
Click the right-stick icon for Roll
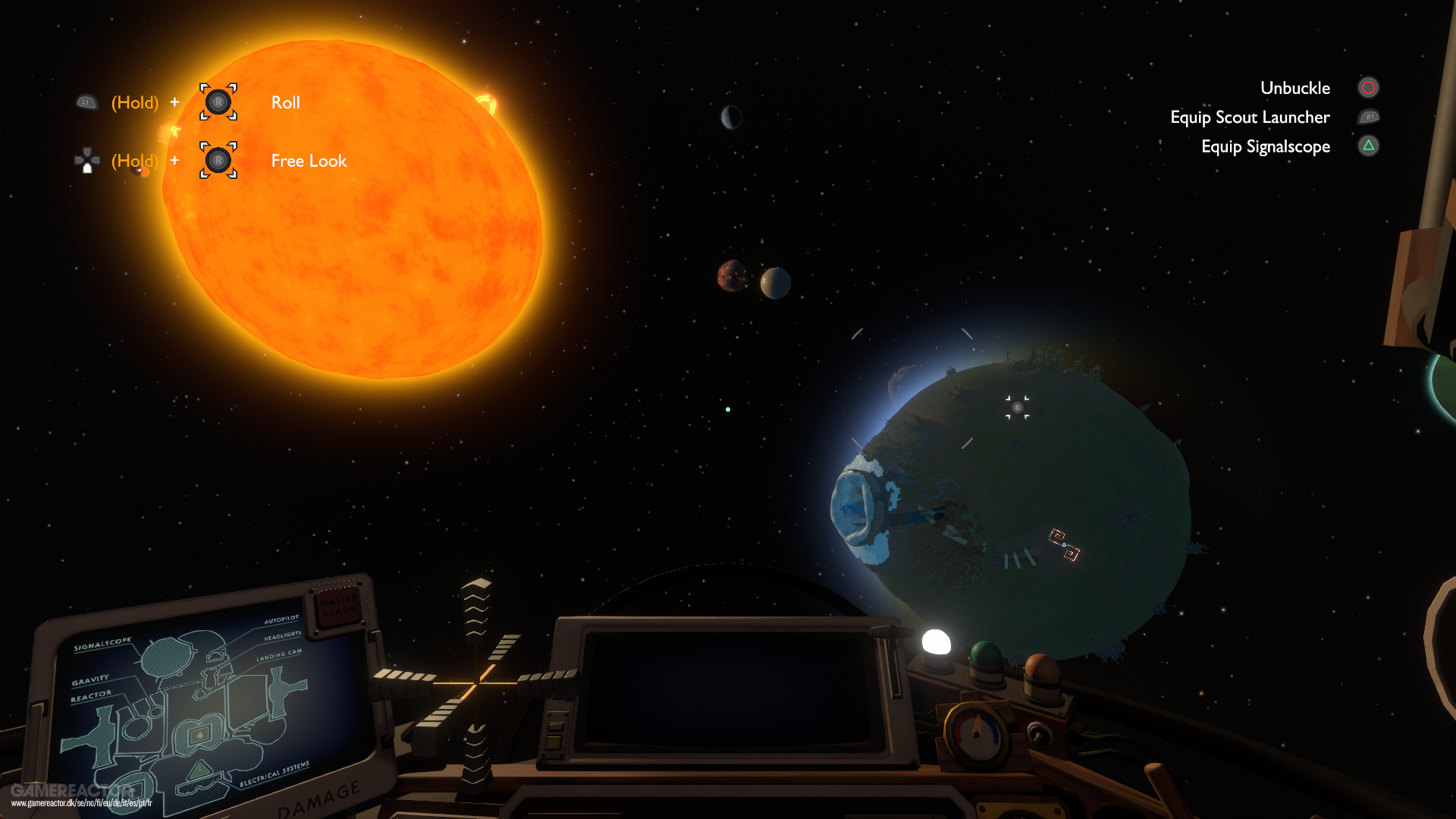(x=218, y=102)
